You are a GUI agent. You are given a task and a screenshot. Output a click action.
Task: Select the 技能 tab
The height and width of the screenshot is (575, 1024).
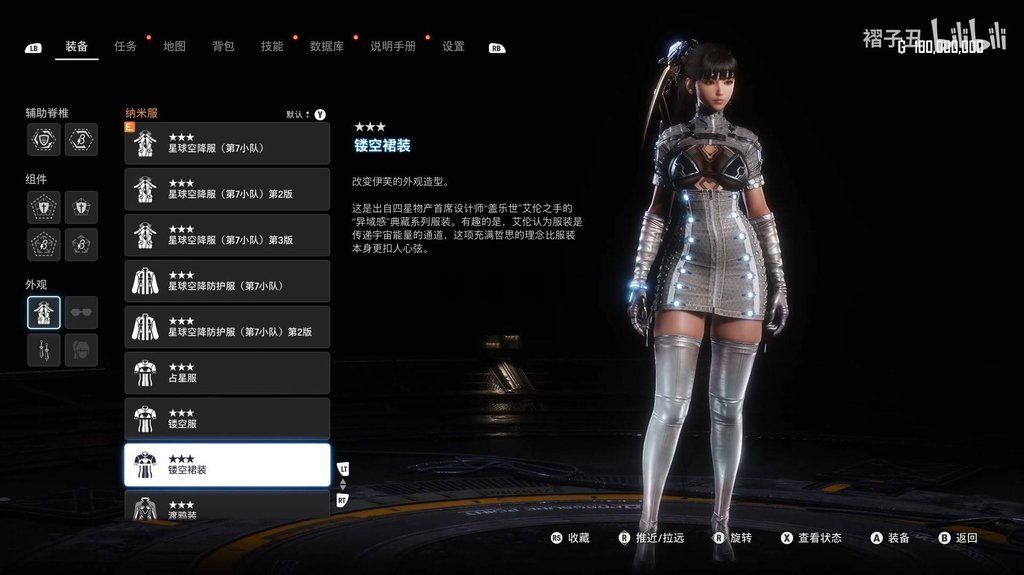click(x=272, y=46)
